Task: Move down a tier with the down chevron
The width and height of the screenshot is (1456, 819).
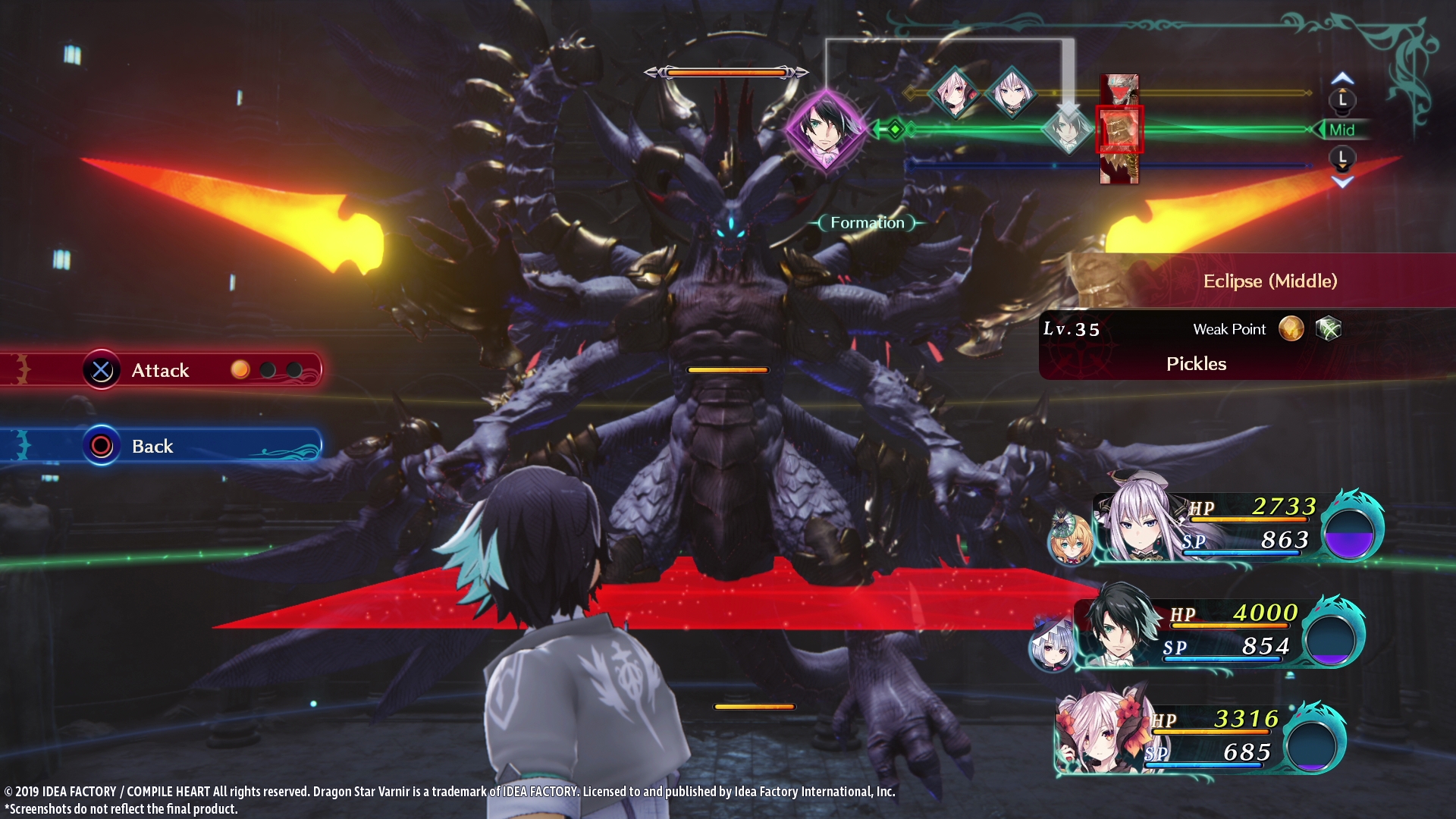Action: 1342,182
